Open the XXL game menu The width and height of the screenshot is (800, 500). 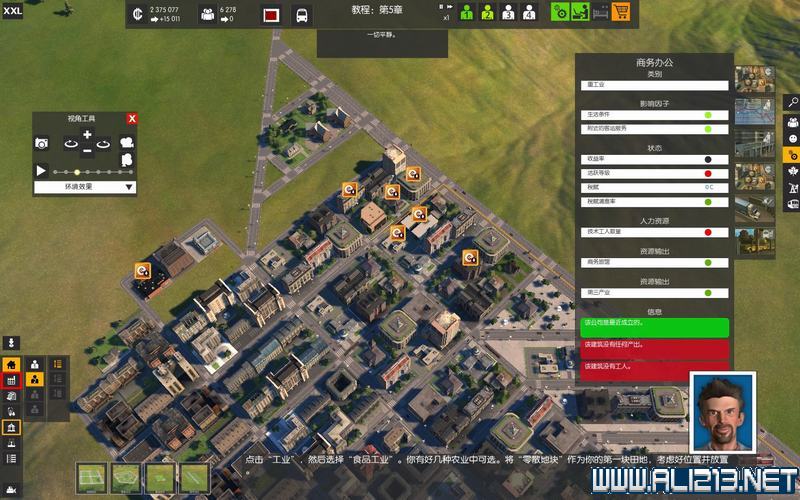(x=12, y=10)
